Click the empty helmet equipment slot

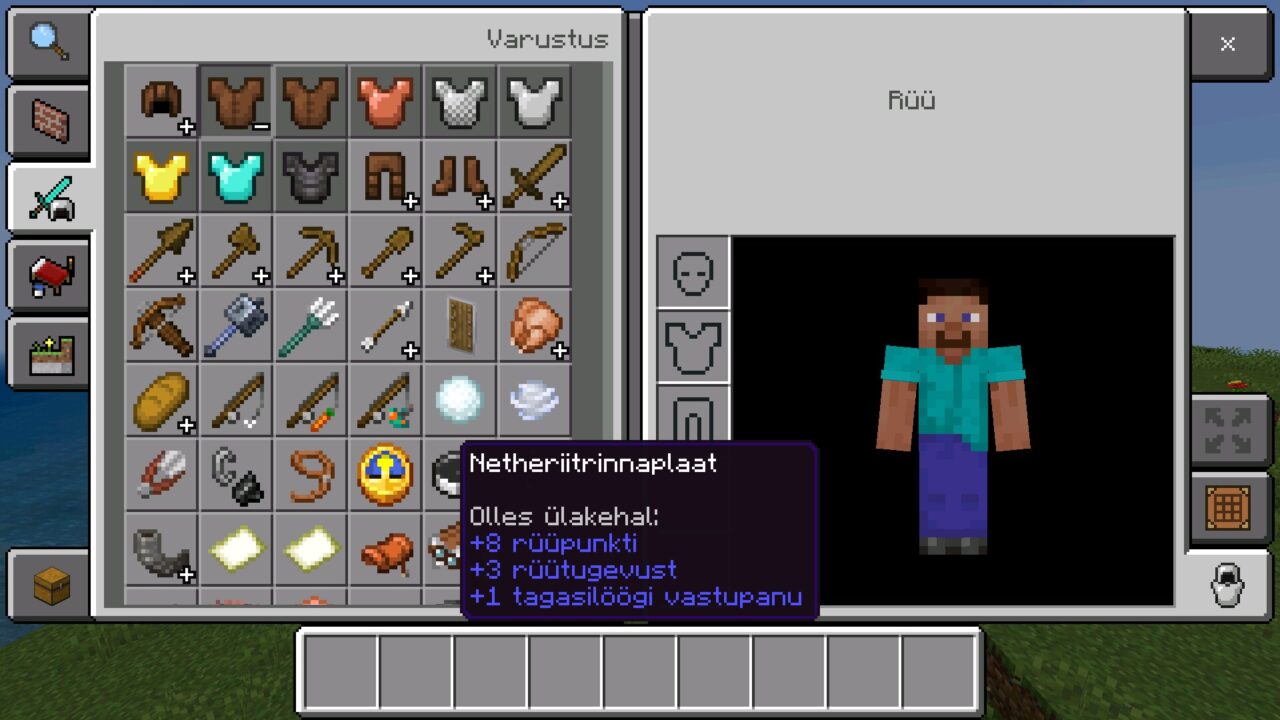point(692,272)
